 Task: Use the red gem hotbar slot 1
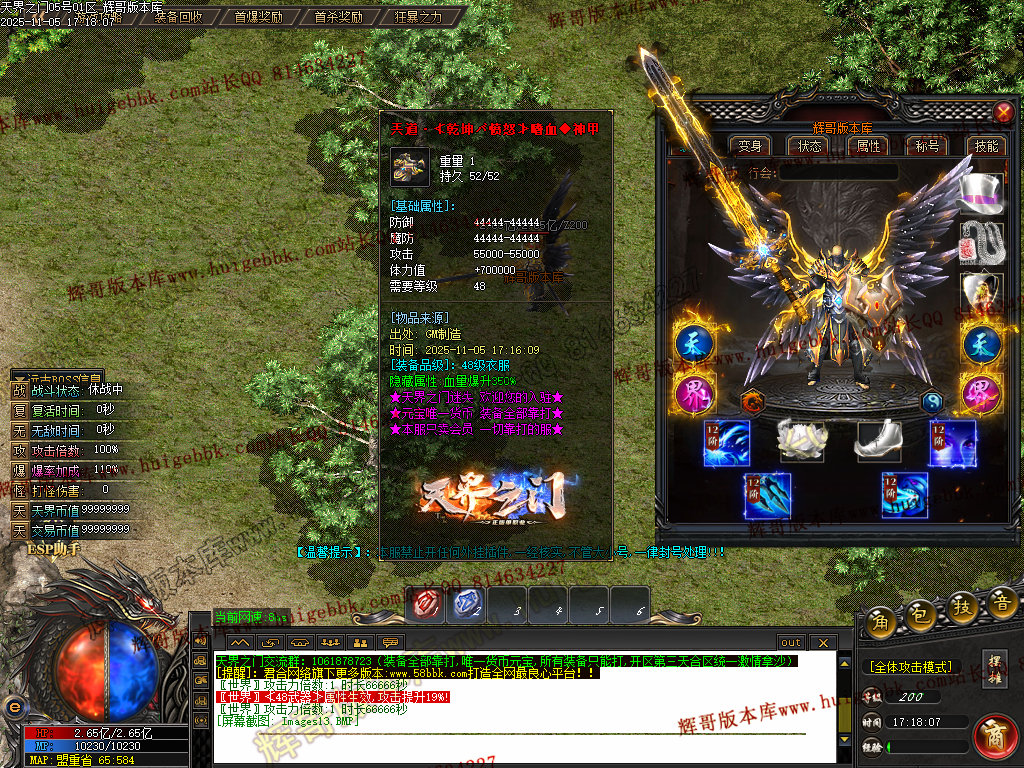[x=428, y=604]
